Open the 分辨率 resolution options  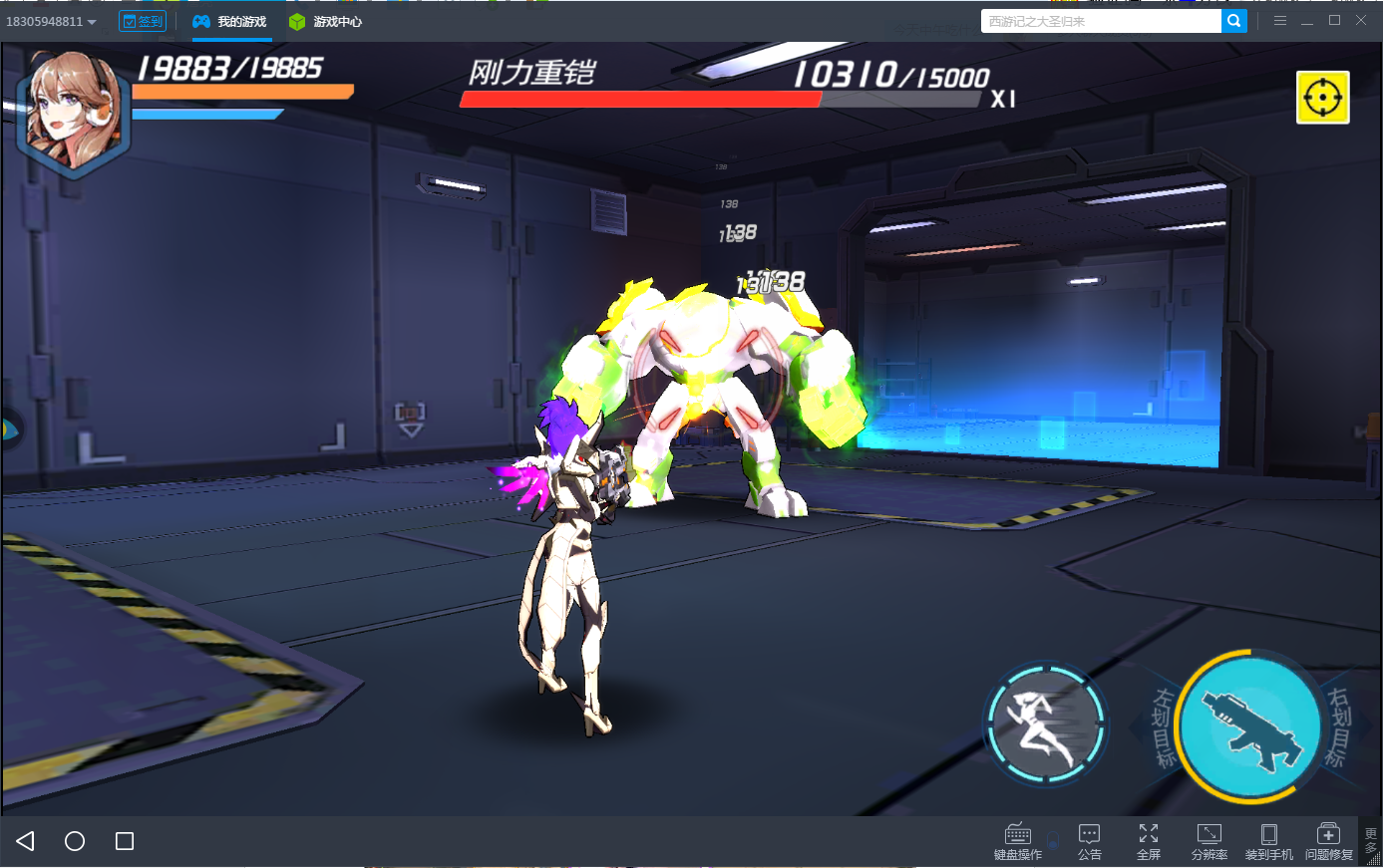pyautogui.click(x=1209, y=840)
